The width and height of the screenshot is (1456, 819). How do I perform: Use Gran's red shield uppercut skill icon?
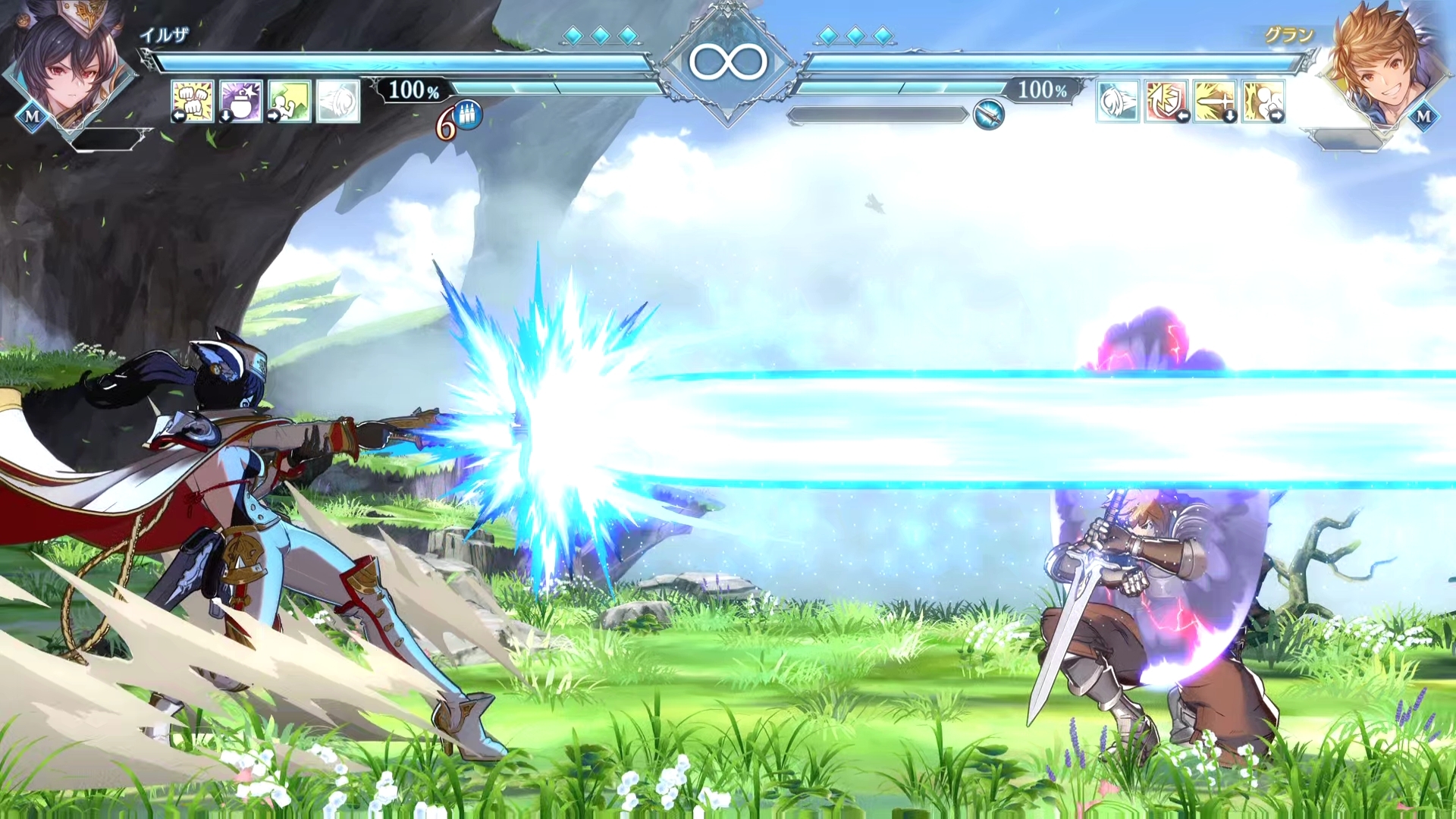[1166, 101]
